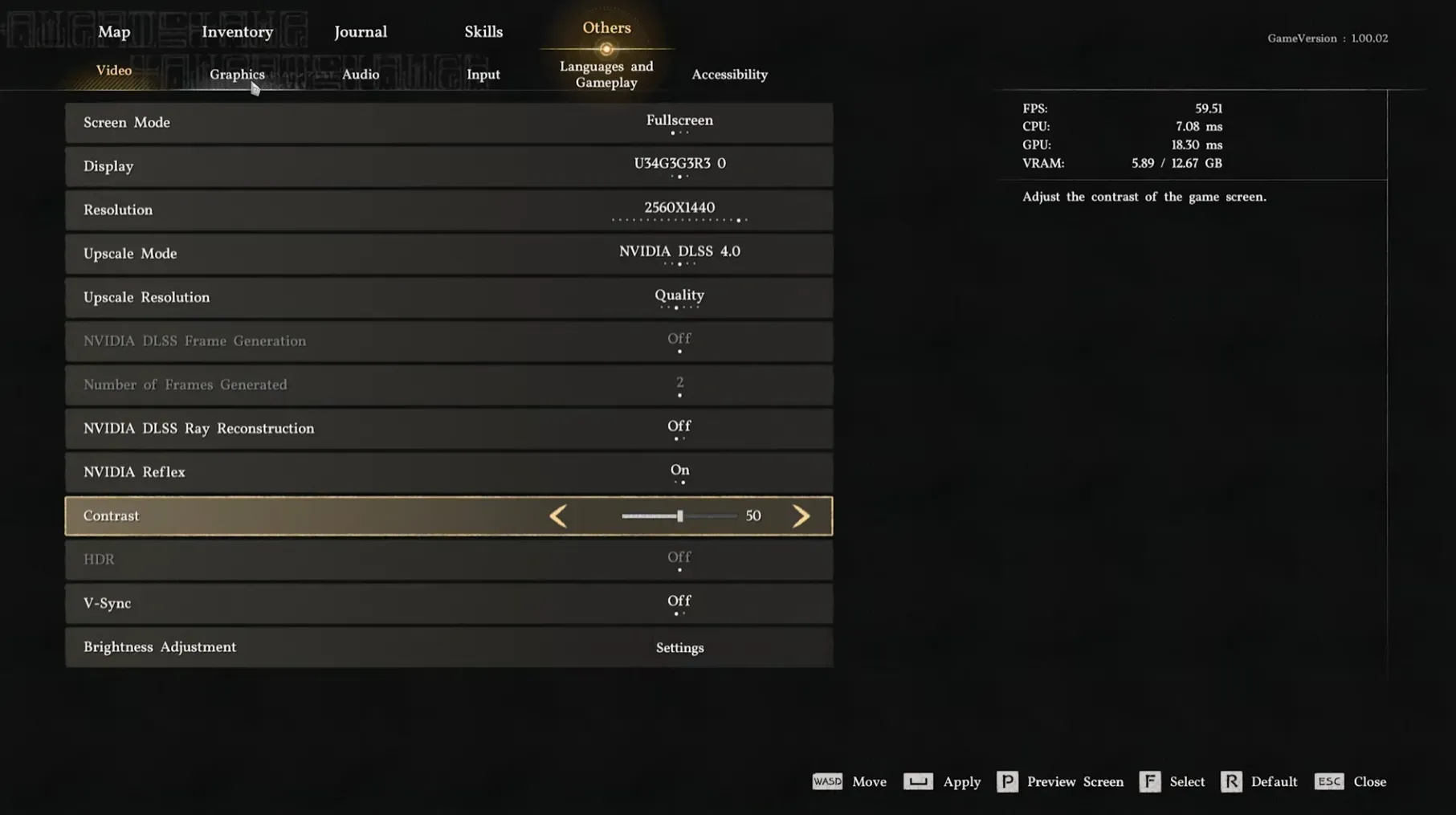
Task: Click the P Preview Screen key icon
Action: (x=1007, y=781)
